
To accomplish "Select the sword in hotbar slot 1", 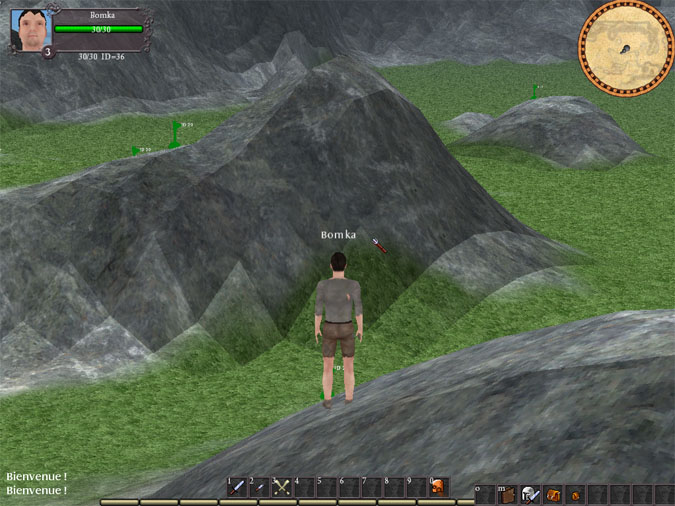I will pyautogui.click(x=237, y=487).
